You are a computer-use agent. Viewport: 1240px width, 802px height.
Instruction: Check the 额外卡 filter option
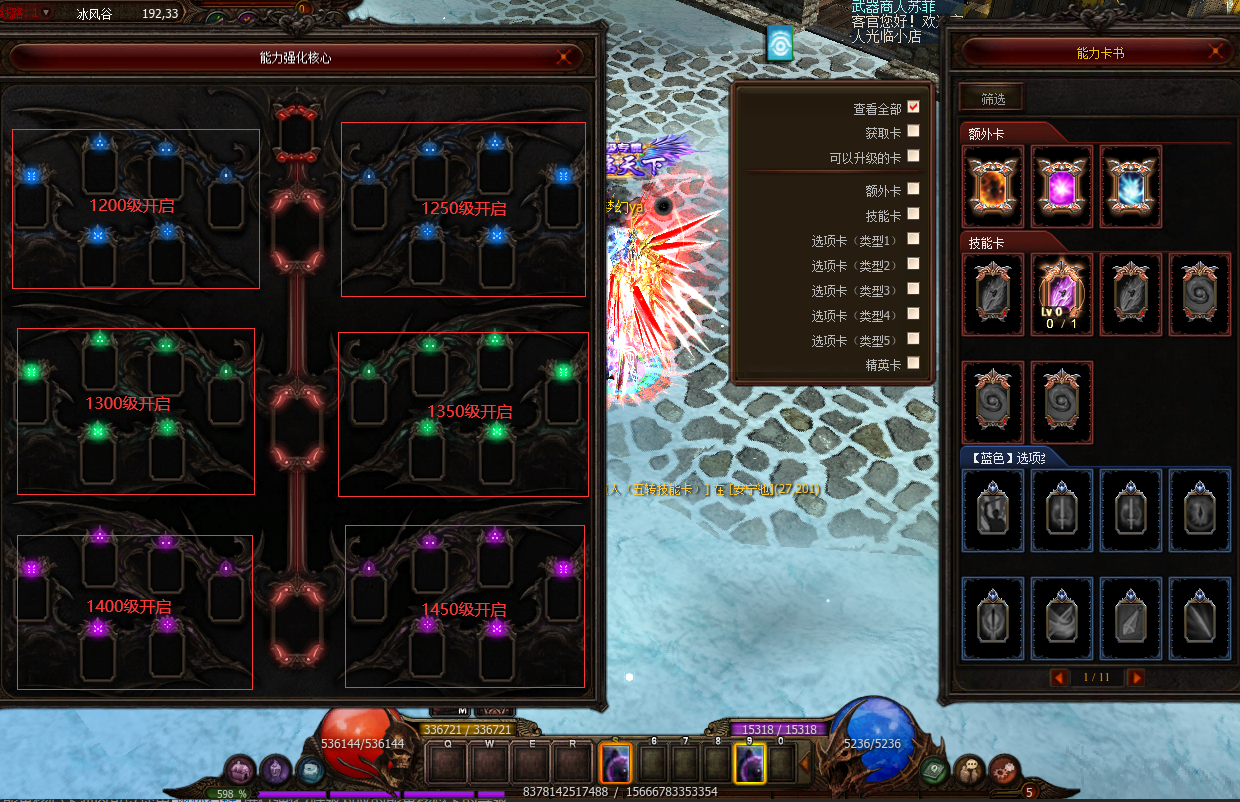(913, 189)
